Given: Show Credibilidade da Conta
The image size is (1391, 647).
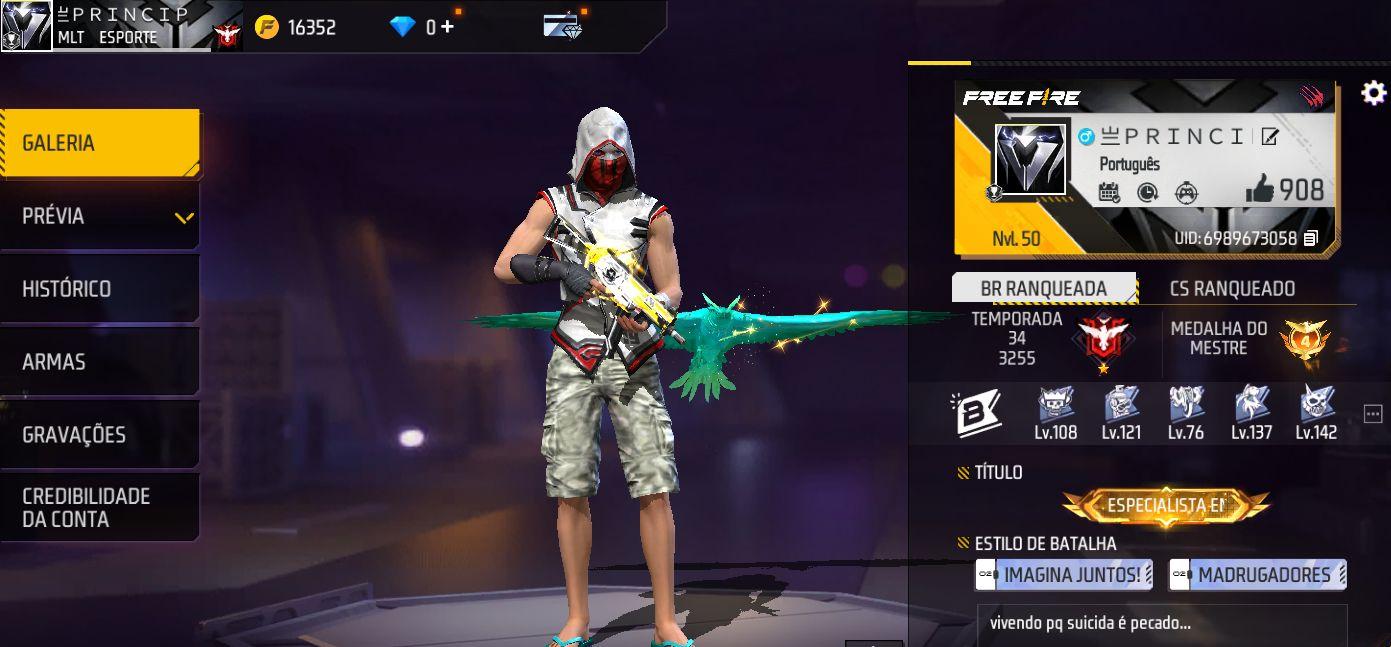Looking at the screenshot, I should [x=100, y=508].
